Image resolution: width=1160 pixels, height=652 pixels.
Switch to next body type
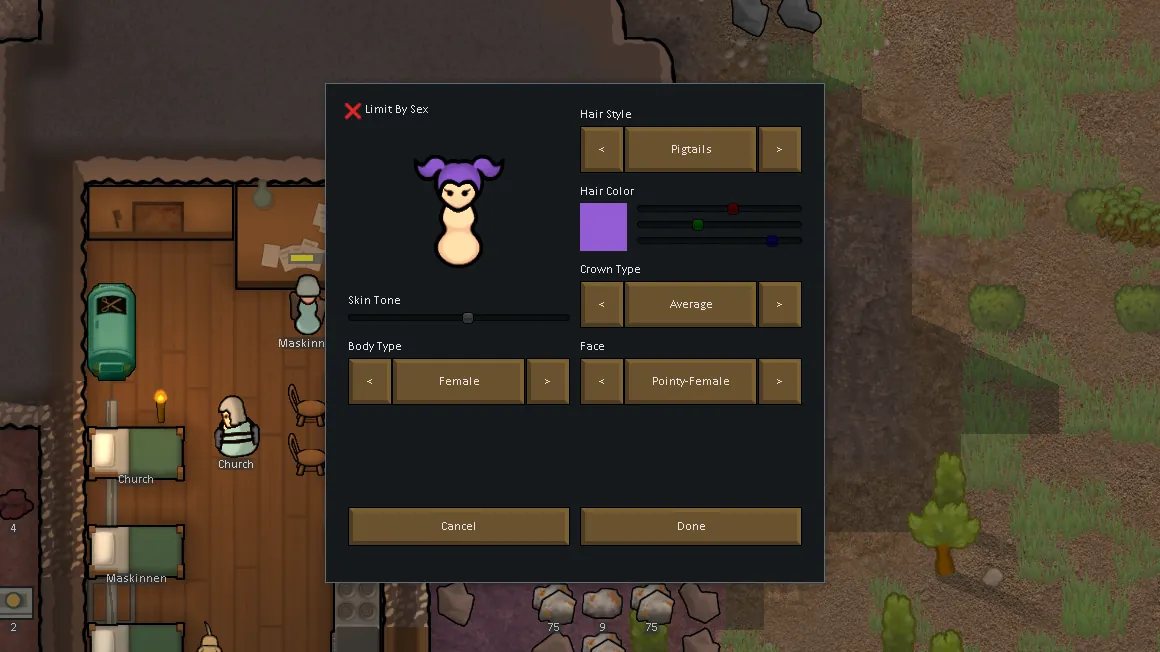pos(548,382)
